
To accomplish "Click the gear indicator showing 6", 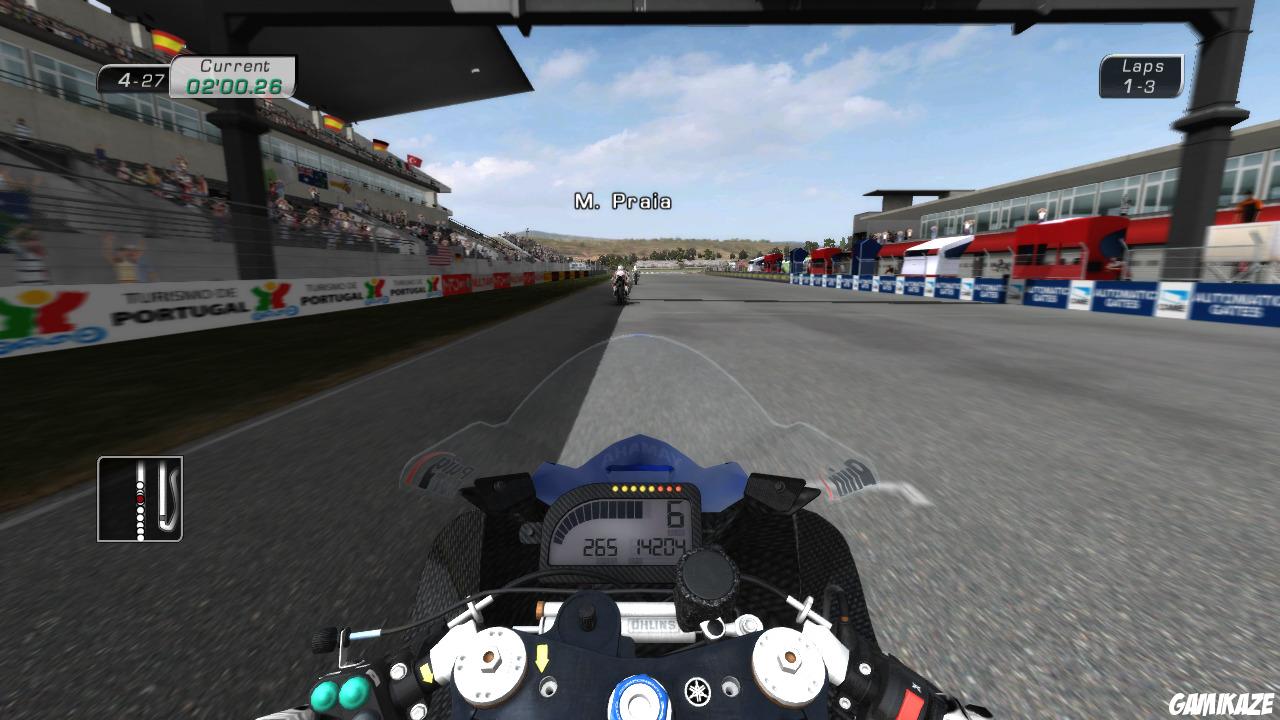I will [675, 515].
